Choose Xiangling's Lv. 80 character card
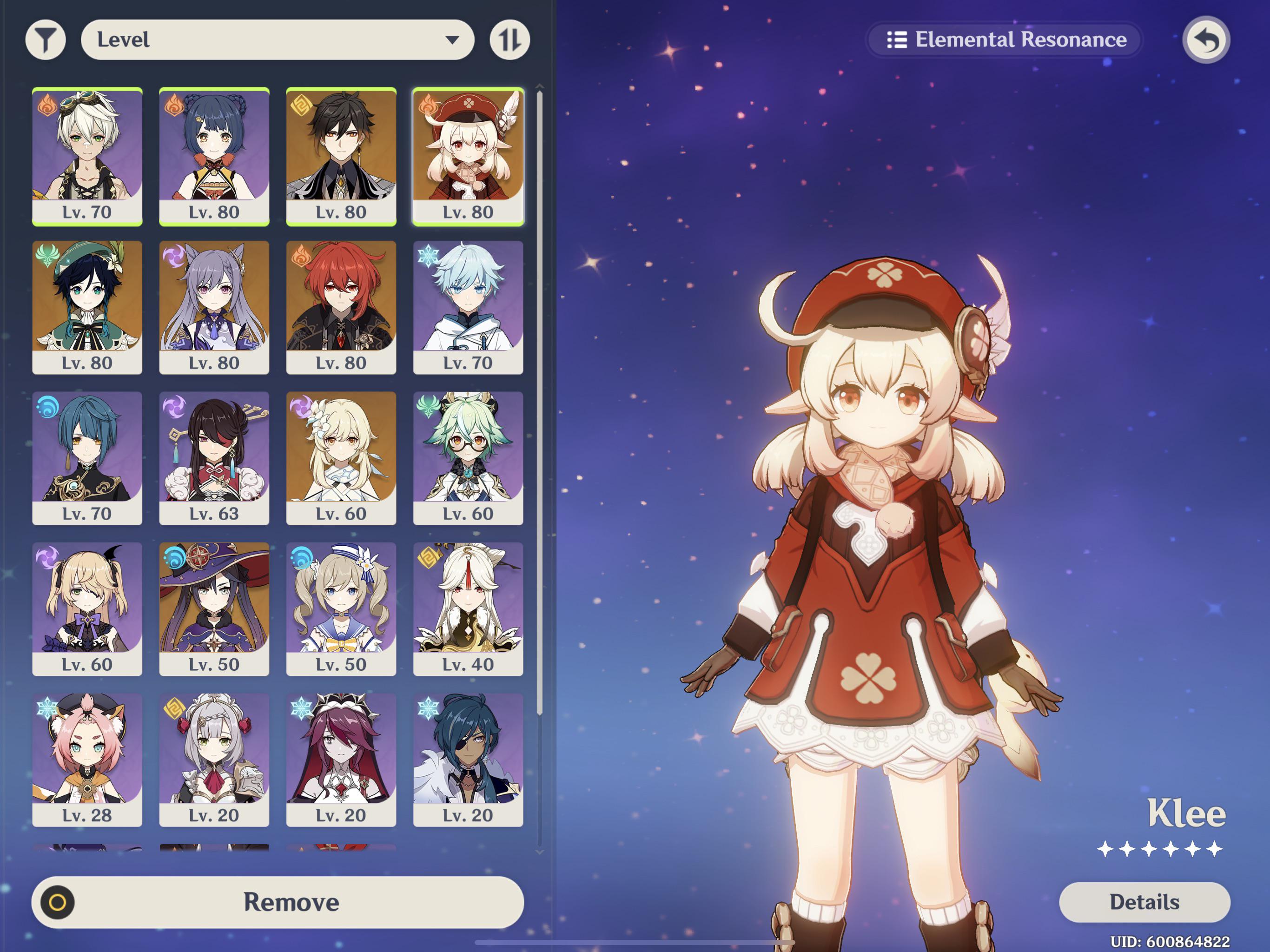The image size is (1270, 952). [x=214, y=156]
